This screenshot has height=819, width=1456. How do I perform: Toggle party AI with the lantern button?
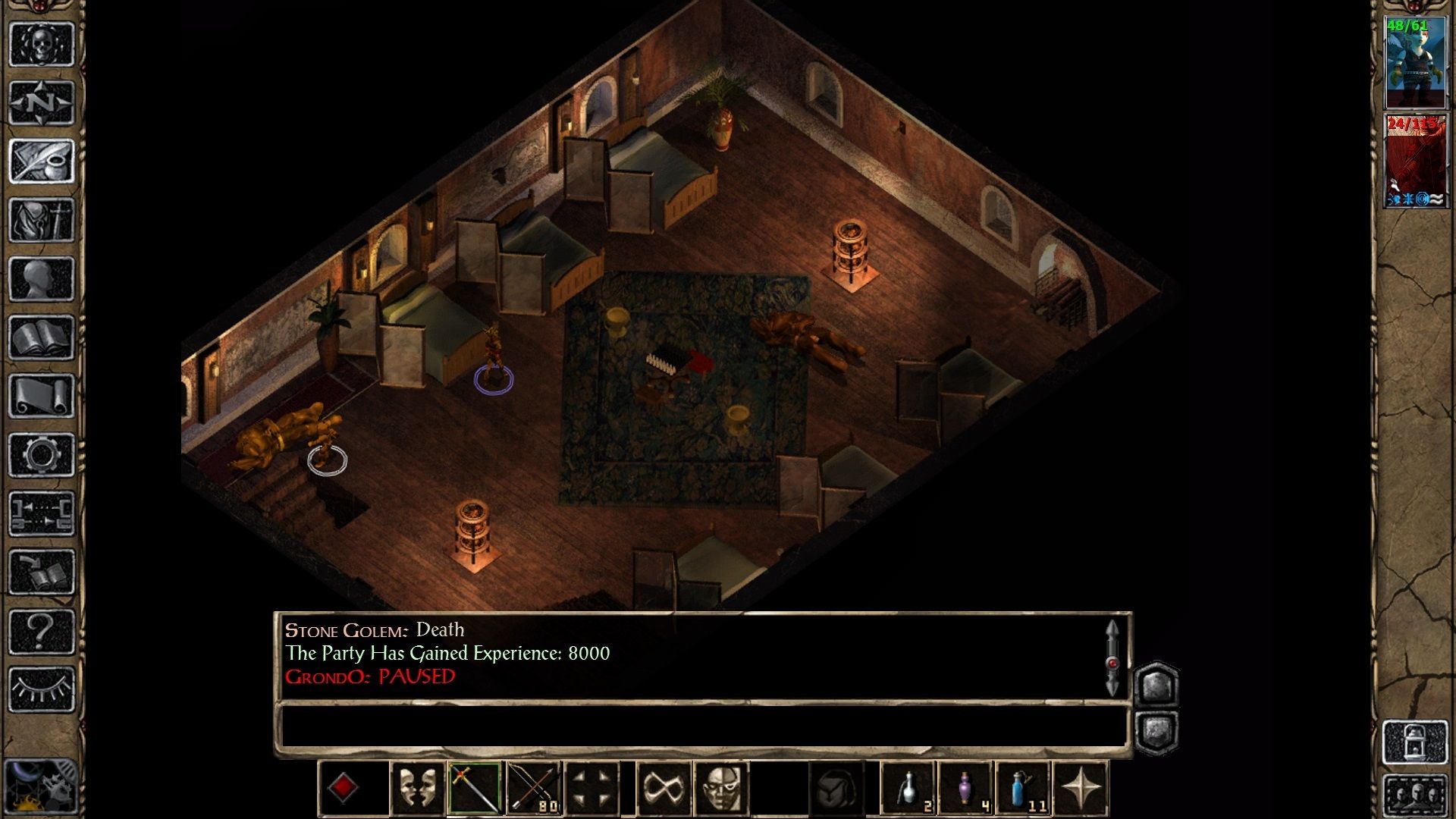click(x=1416, y=741)
